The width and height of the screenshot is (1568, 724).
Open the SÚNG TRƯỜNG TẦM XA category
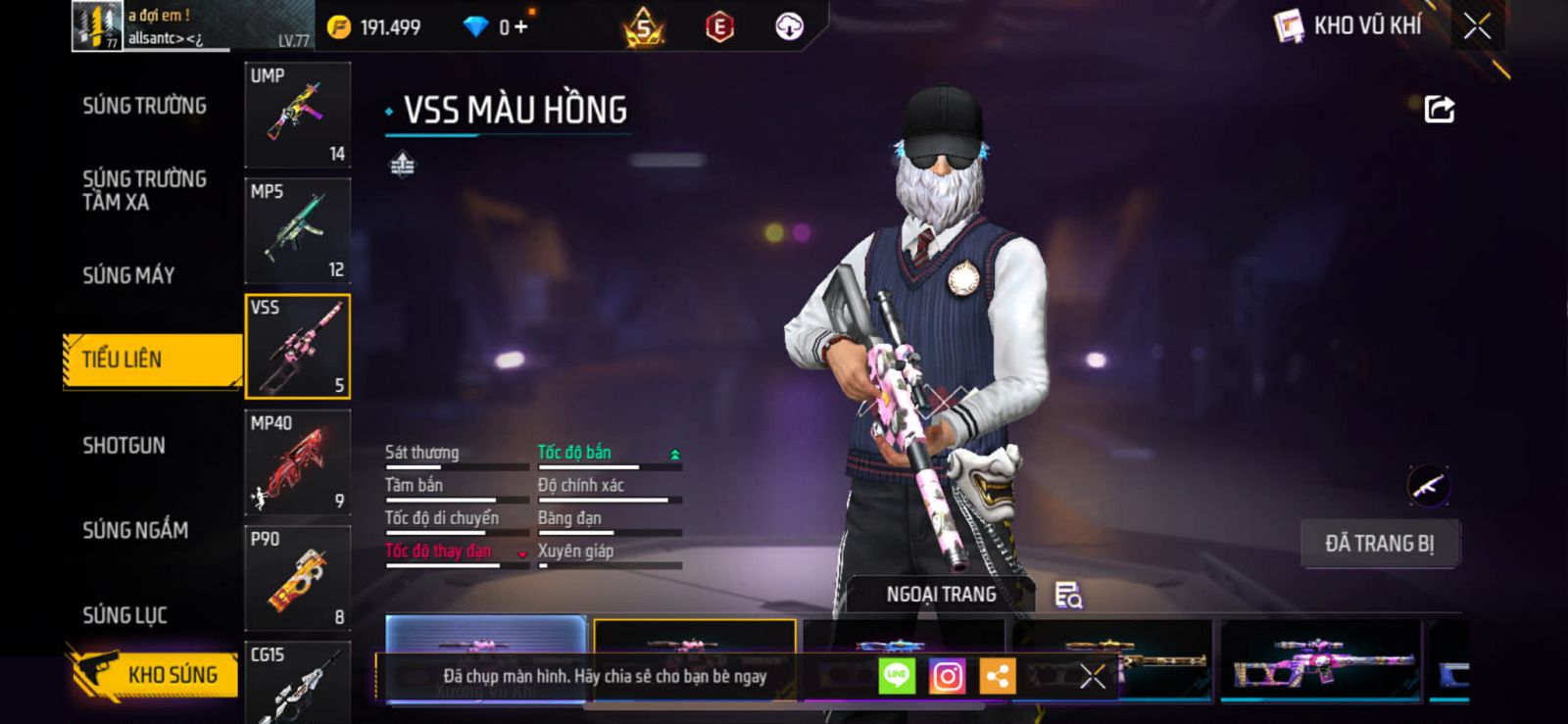(x=144, y=190)
